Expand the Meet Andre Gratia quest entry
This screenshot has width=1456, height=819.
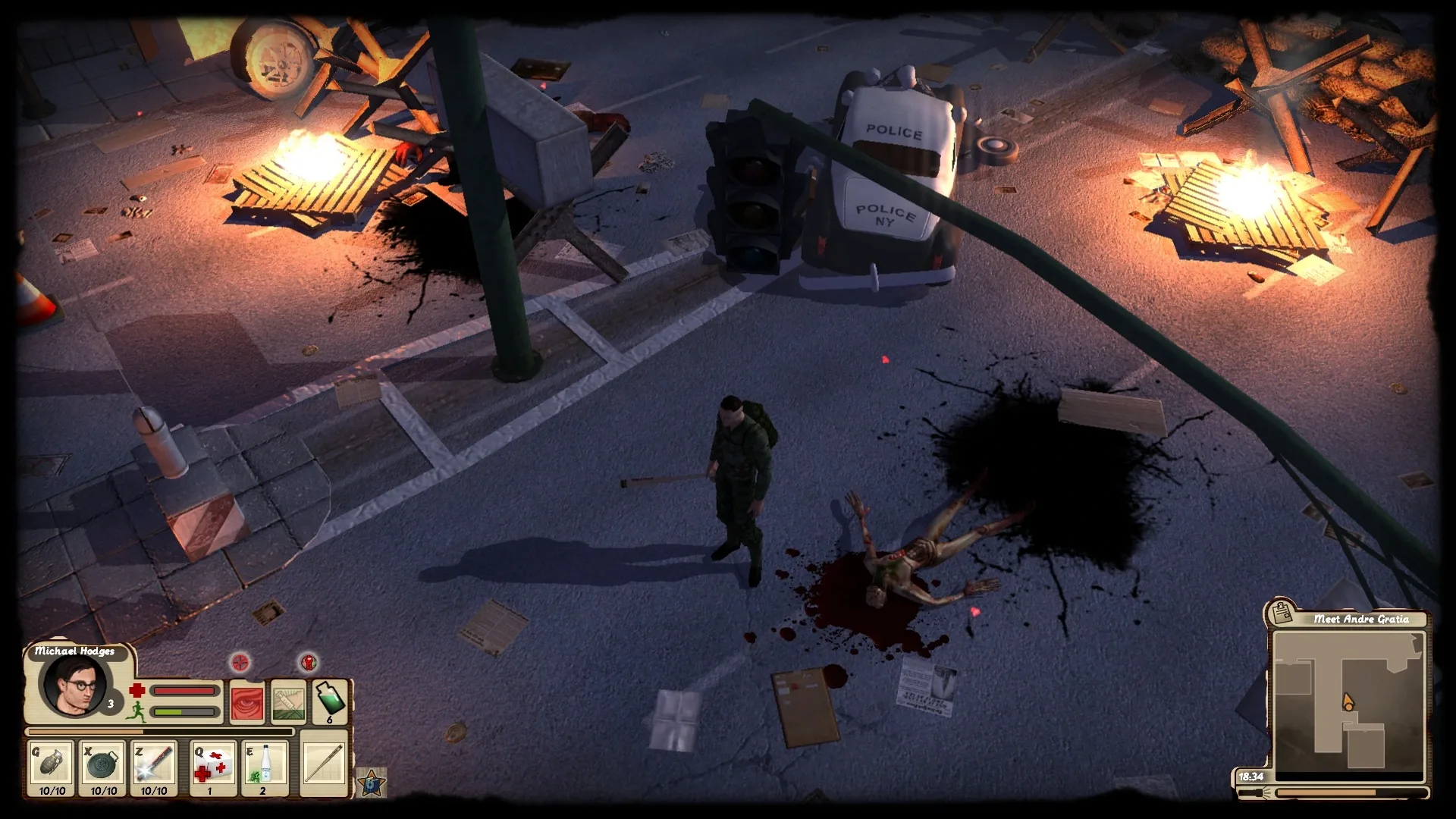(1360, 619)
